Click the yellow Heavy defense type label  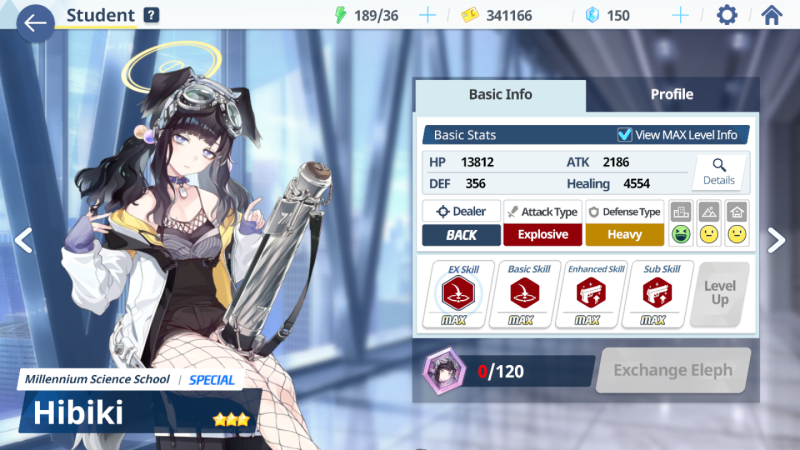(x=625, y=235)
